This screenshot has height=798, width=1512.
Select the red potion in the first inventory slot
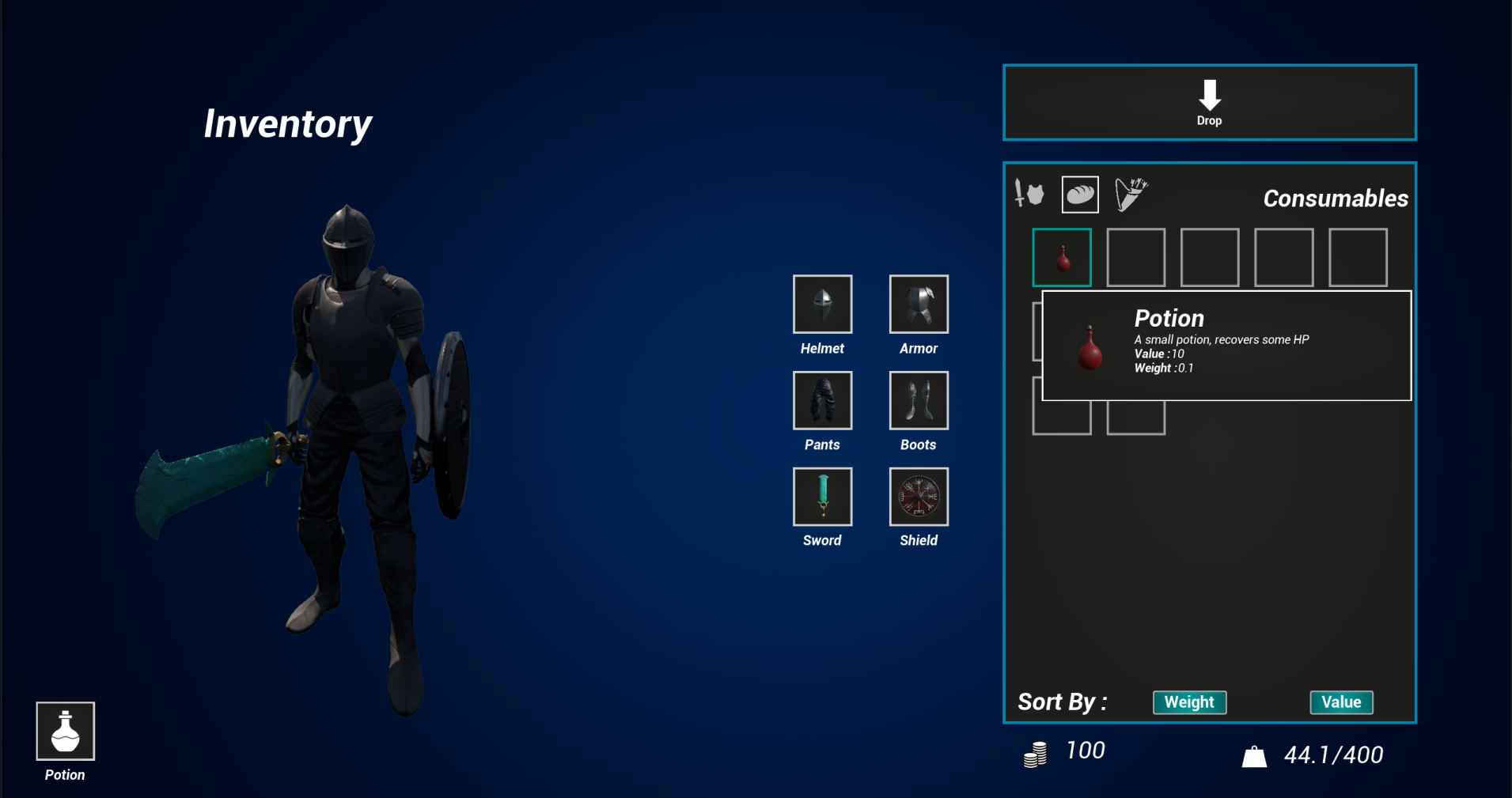click(1062, 257)
